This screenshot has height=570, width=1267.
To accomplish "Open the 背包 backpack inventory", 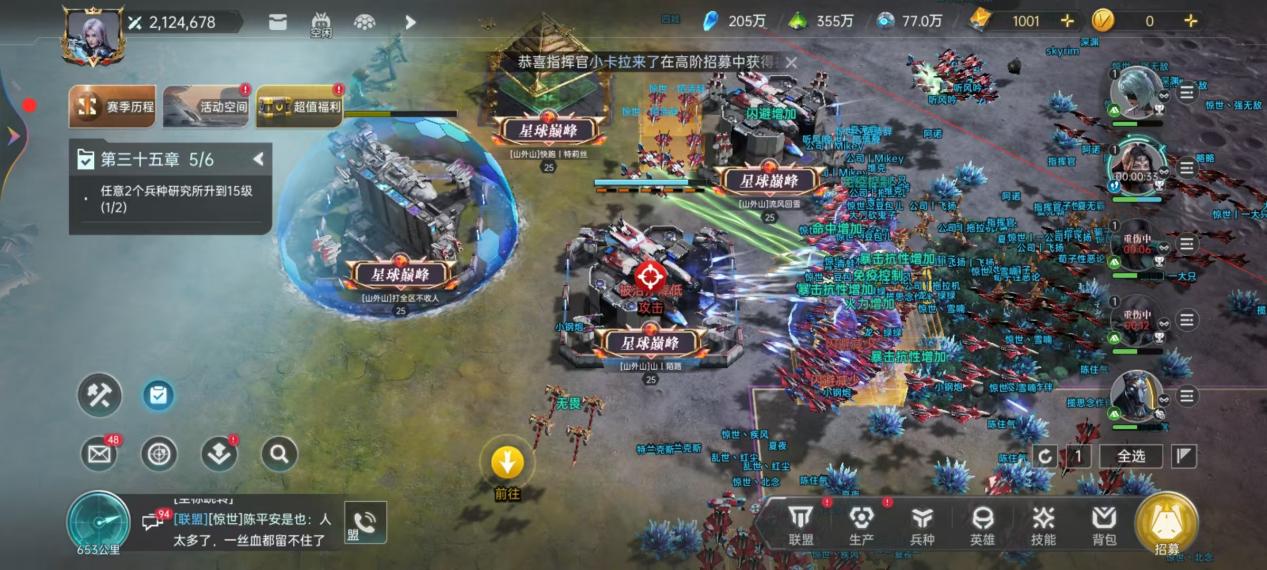I will point(1104,524).
